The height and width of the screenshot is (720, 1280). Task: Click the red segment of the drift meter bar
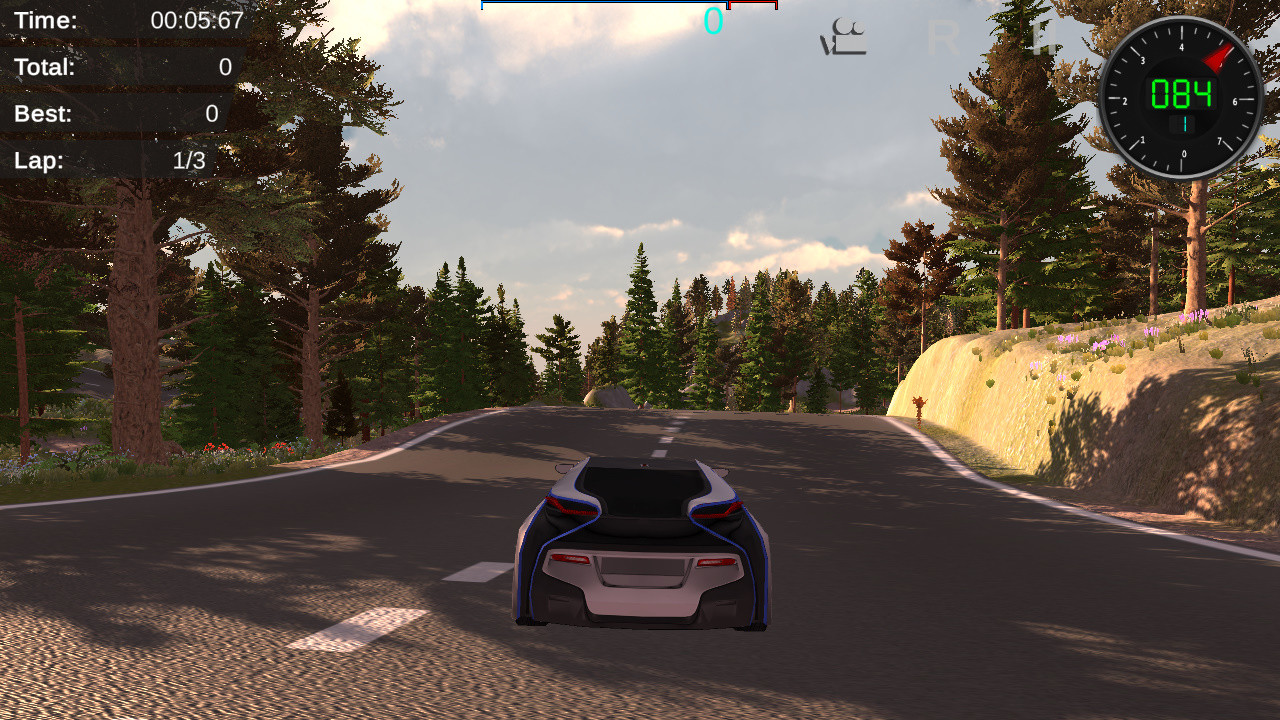click(755, 4)
